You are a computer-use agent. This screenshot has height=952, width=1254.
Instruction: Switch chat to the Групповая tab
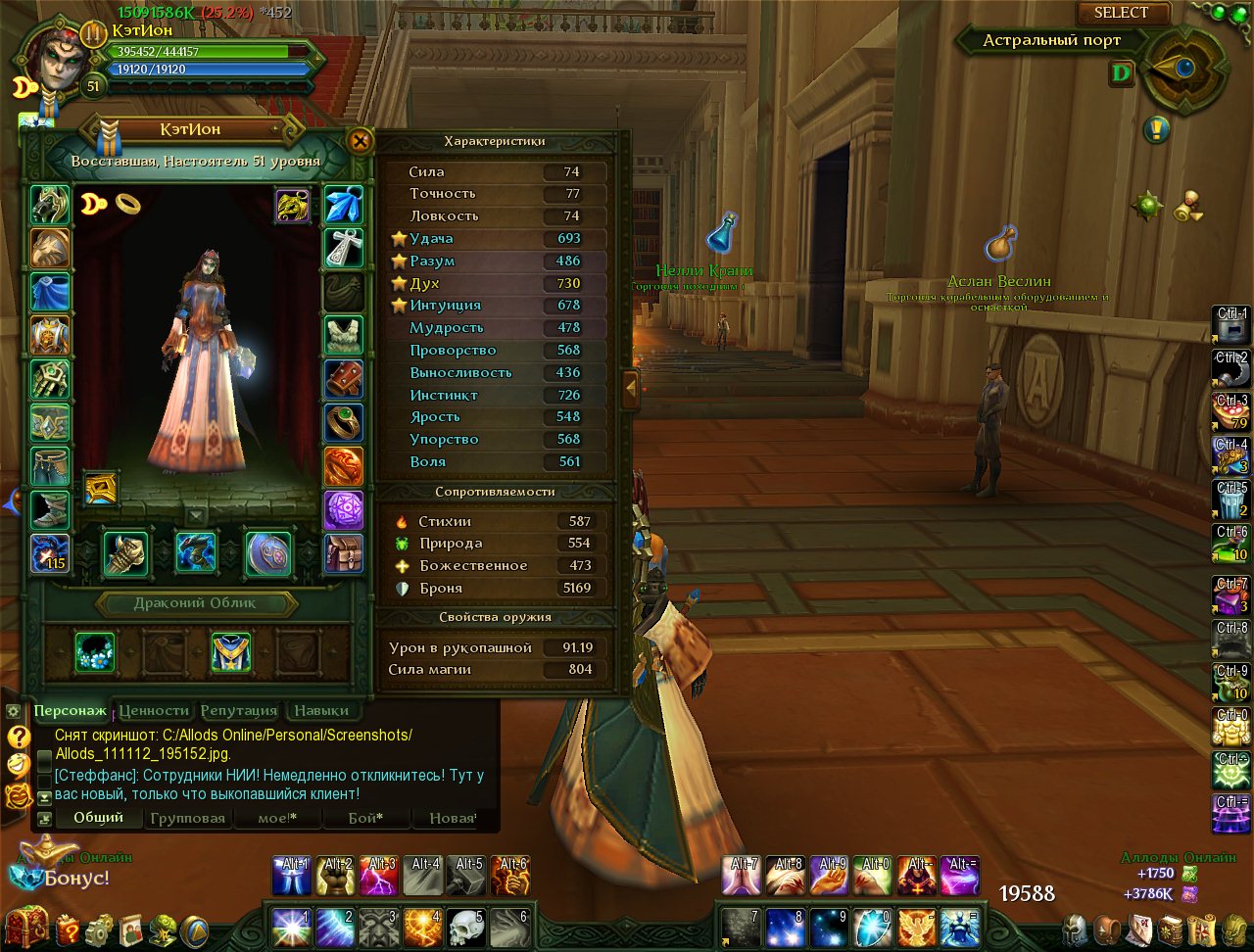click(188, 818)
